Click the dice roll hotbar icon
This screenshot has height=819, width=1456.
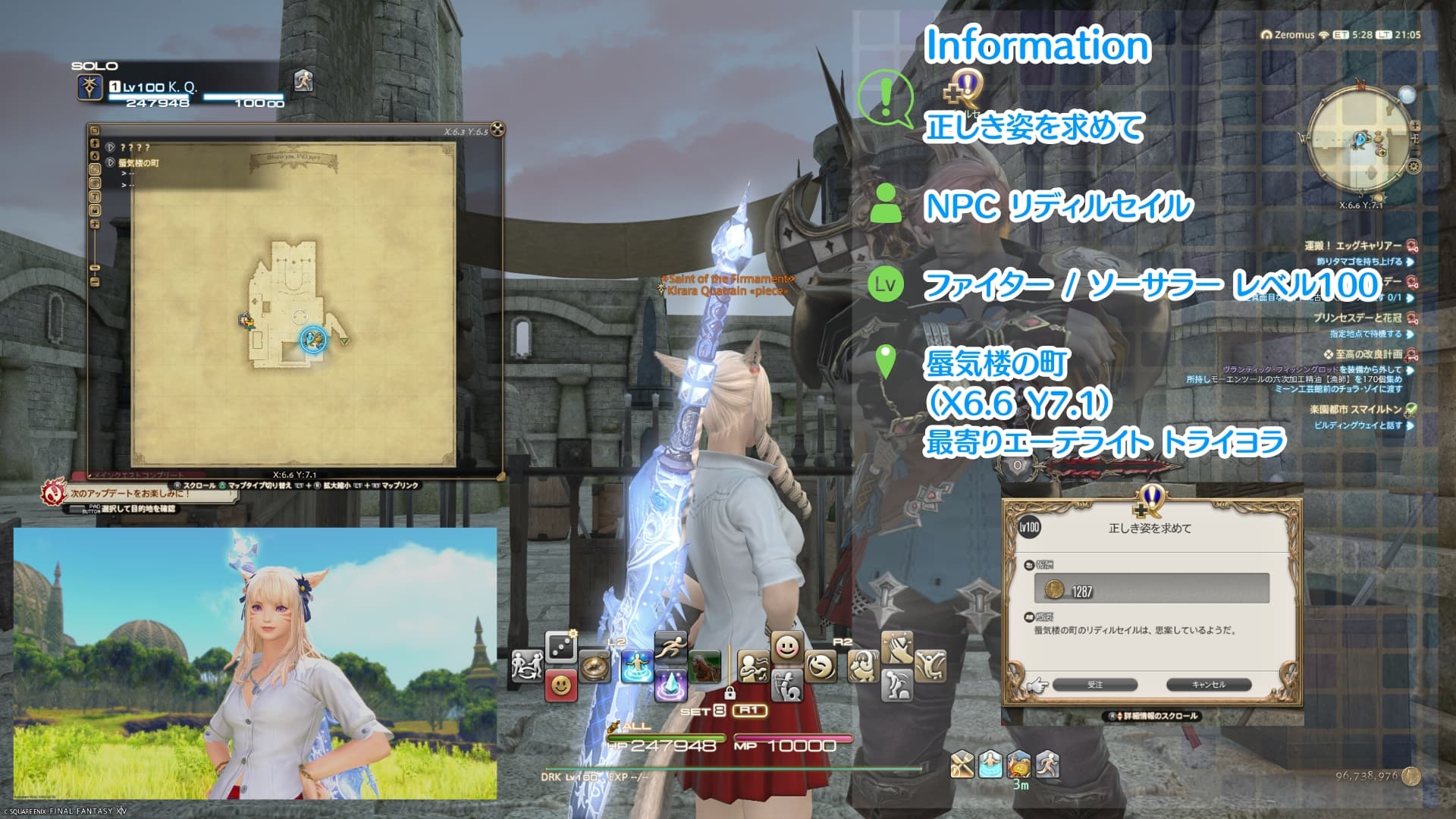560,647
